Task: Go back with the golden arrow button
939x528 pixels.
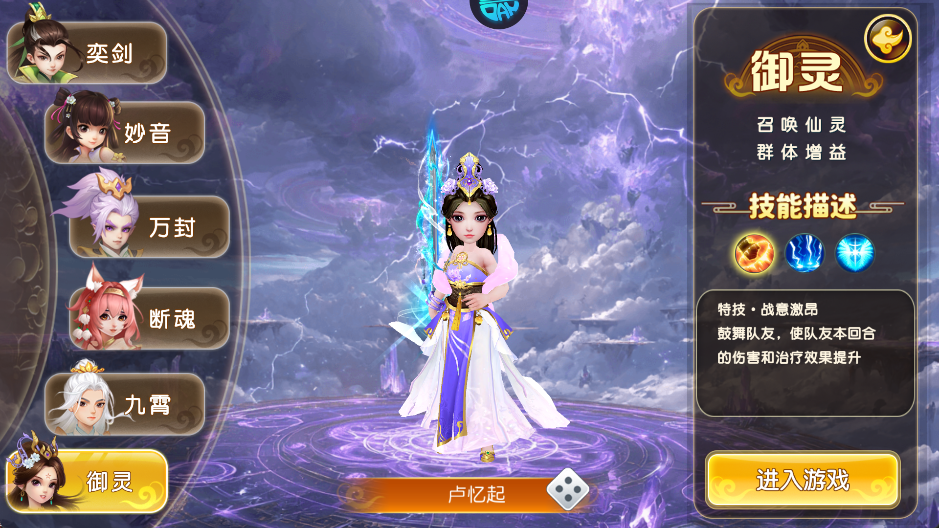Action: 887,39
